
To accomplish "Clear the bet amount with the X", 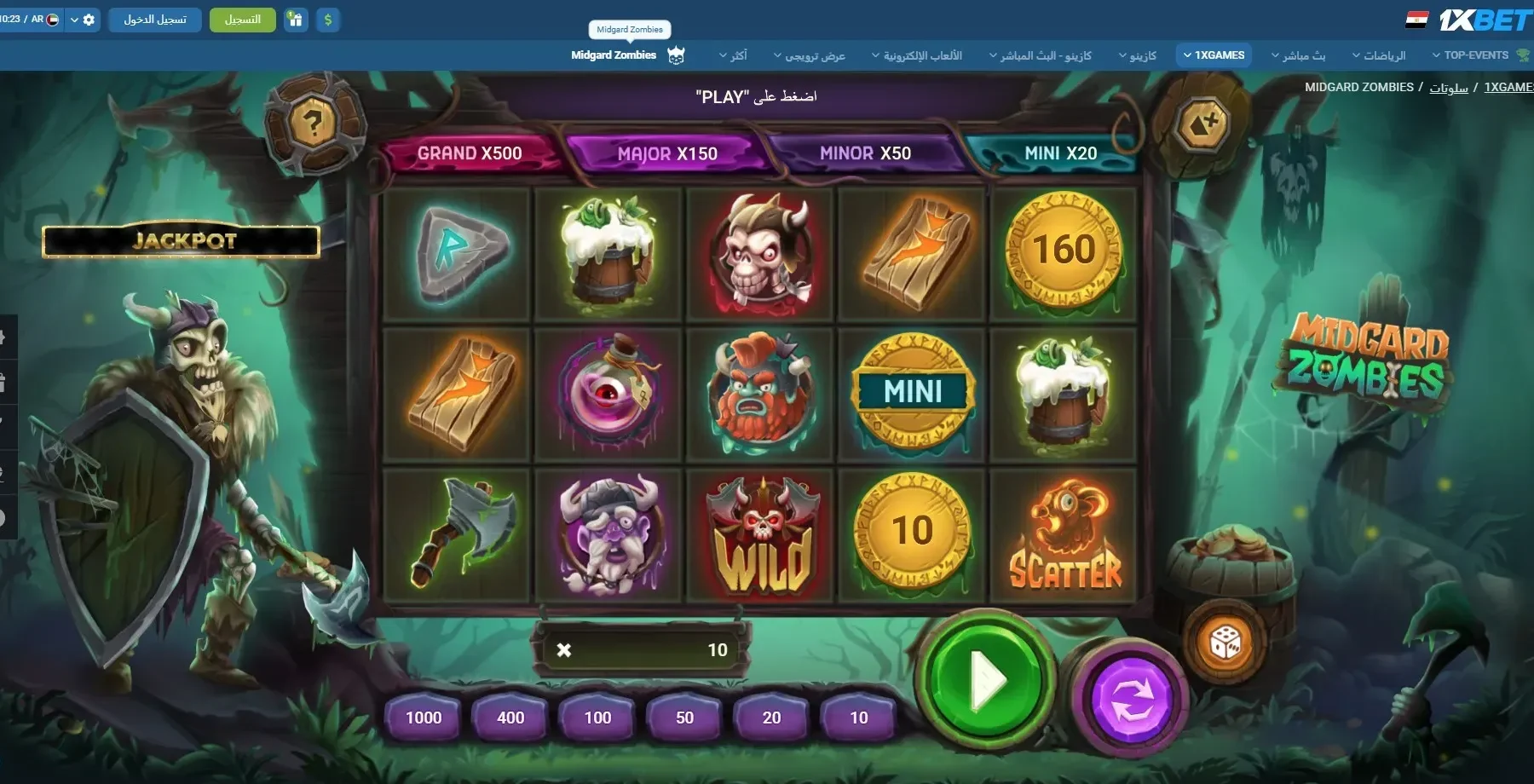I will click(563, 650).
